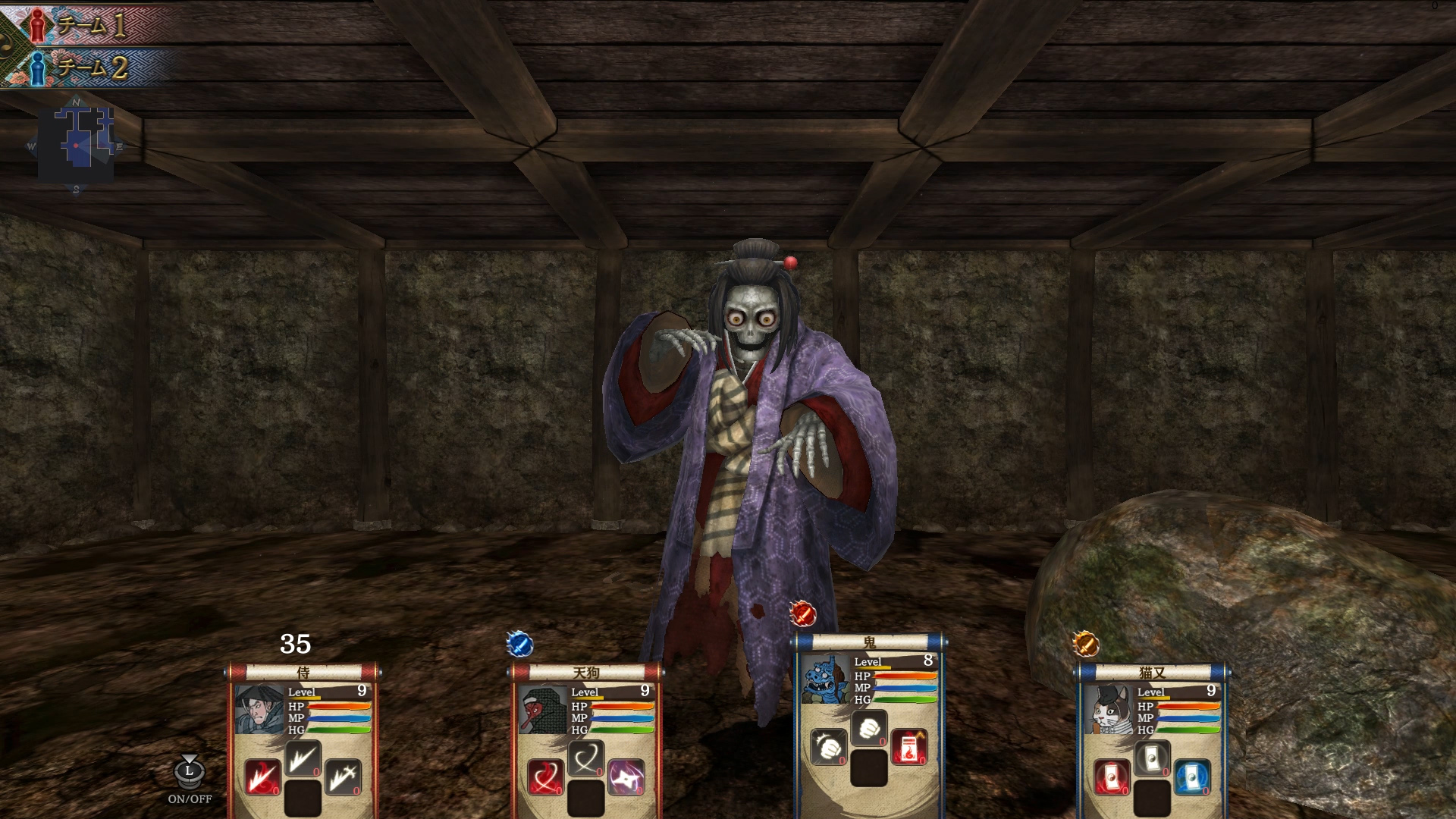Click the red flame orb above the 鬼 card
Image resolution: width=1456 pixels, height=819 pixels.
802,614
